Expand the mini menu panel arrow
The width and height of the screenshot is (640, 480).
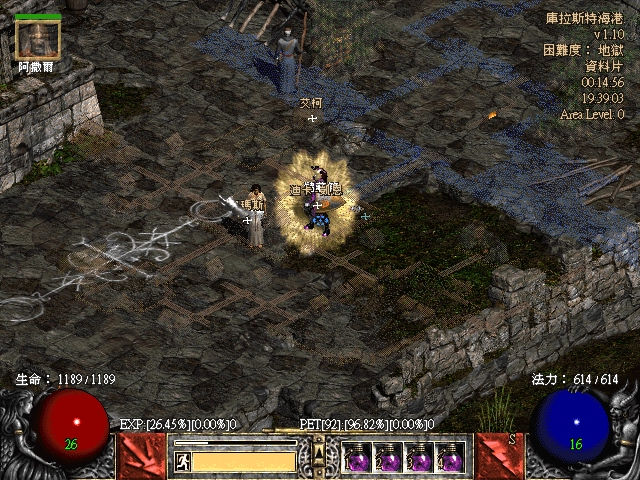319,453
